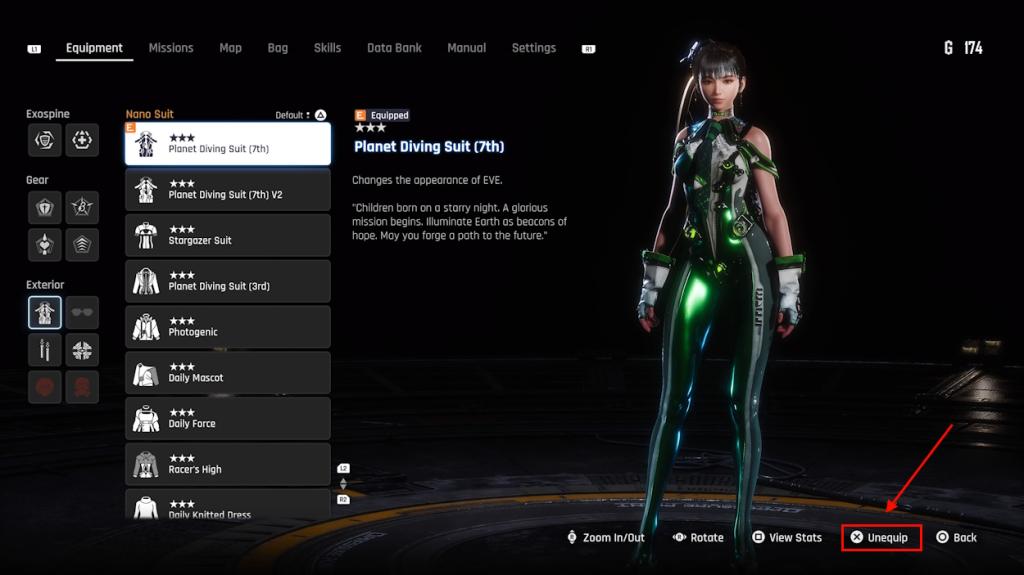Open the Map tab
Viewport: 1024px width, 575px height.
(230, 48)
